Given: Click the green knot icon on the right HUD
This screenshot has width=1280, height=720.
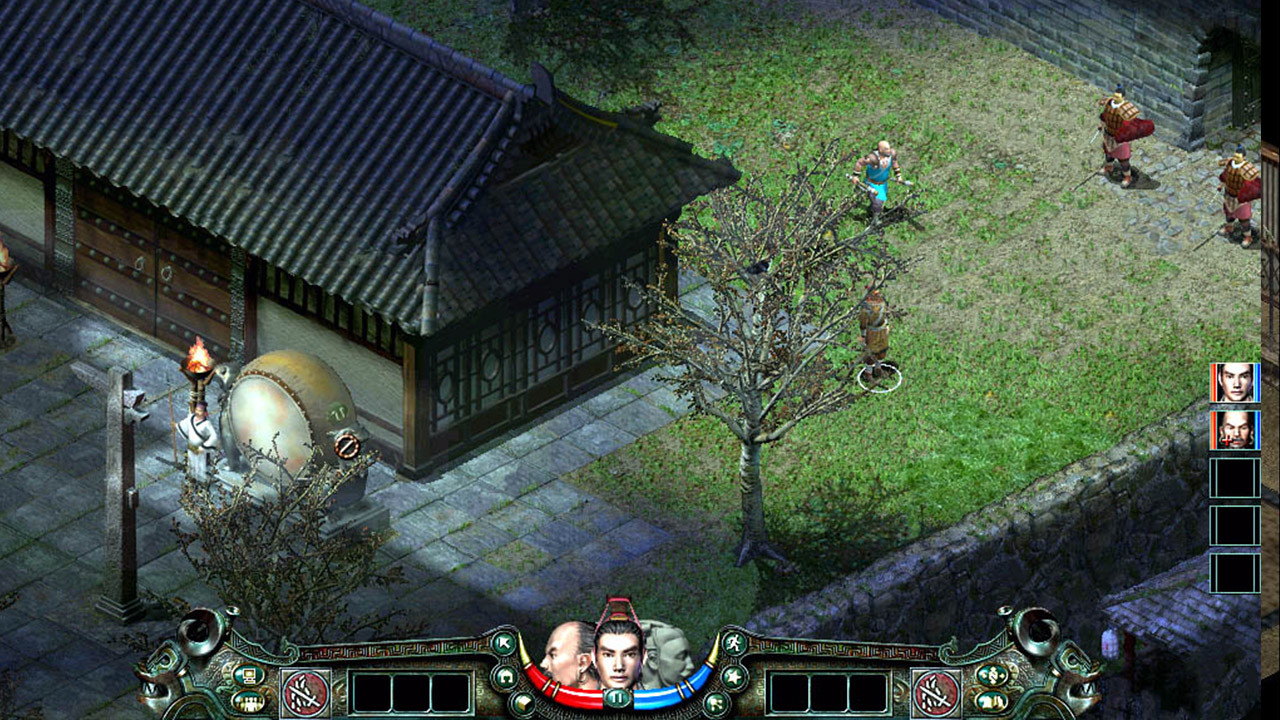Looking at the screenshot, I should (992, 674).
